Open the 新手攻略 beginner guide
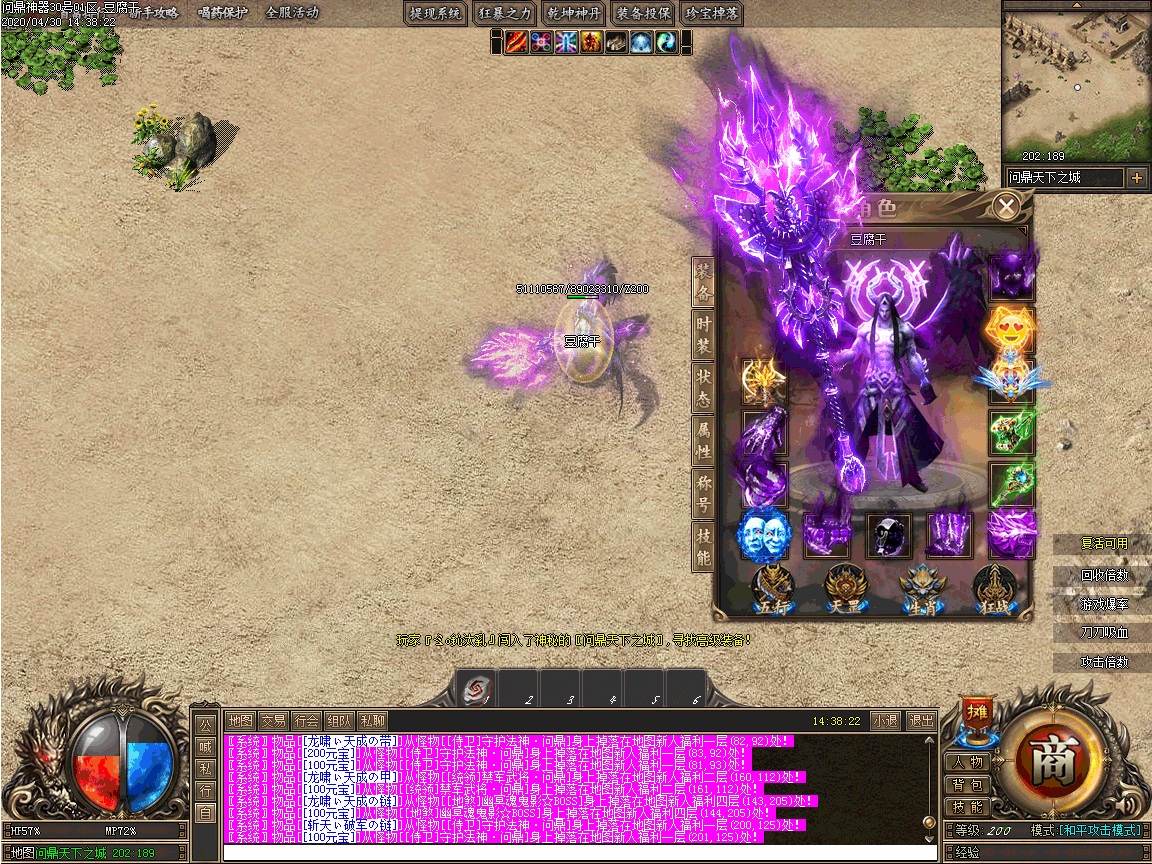The image size is (1152, 864). tap(152, 13)
